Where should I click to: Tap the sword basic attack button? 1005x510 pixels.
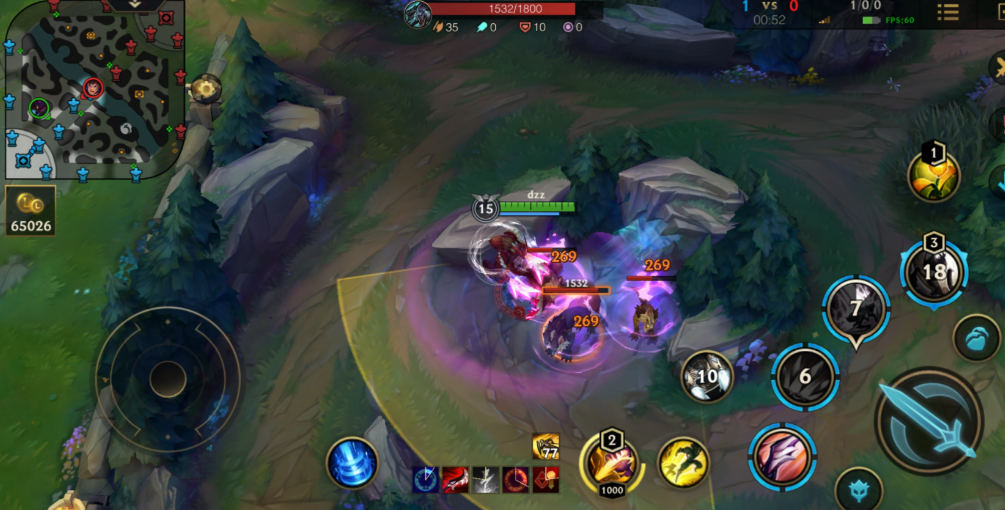click(928, 422)
